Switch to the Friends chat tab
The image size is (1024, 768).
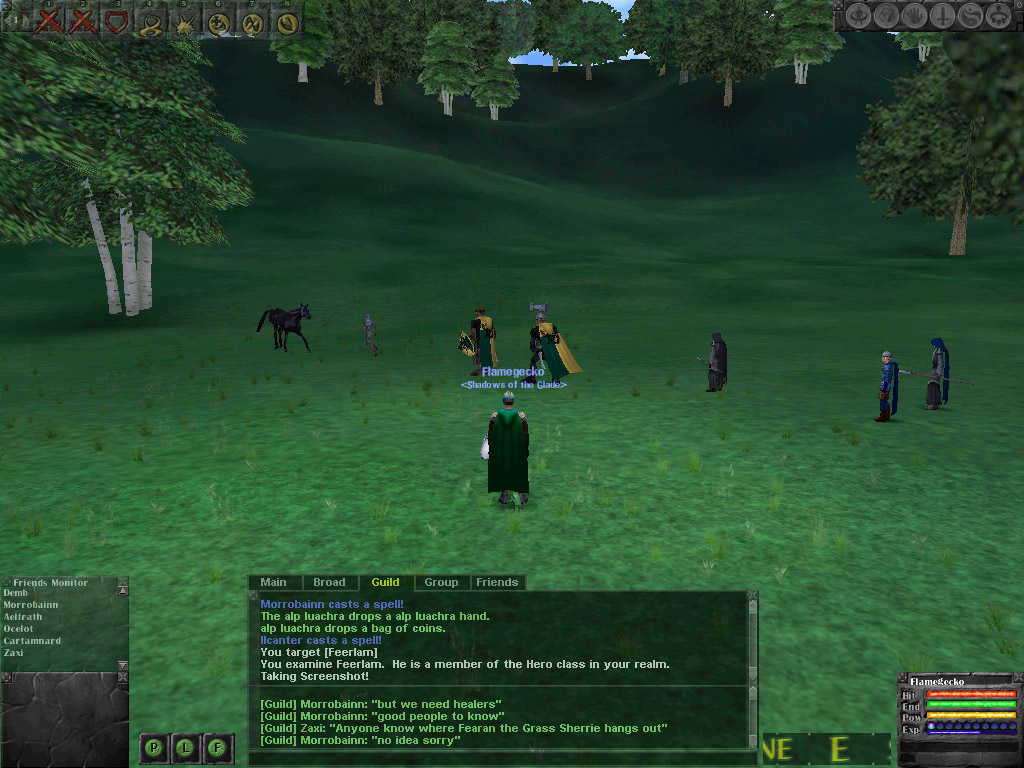pos(497,583)
